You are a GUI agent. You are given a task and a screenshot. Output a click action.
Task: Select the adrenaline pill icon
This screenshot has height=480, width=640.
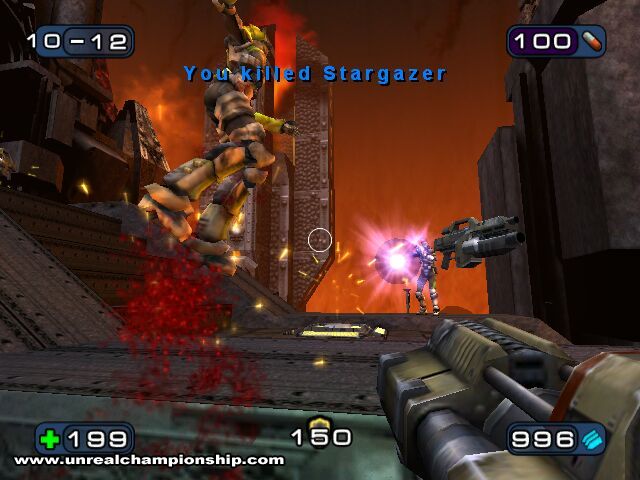coord(591,41)
